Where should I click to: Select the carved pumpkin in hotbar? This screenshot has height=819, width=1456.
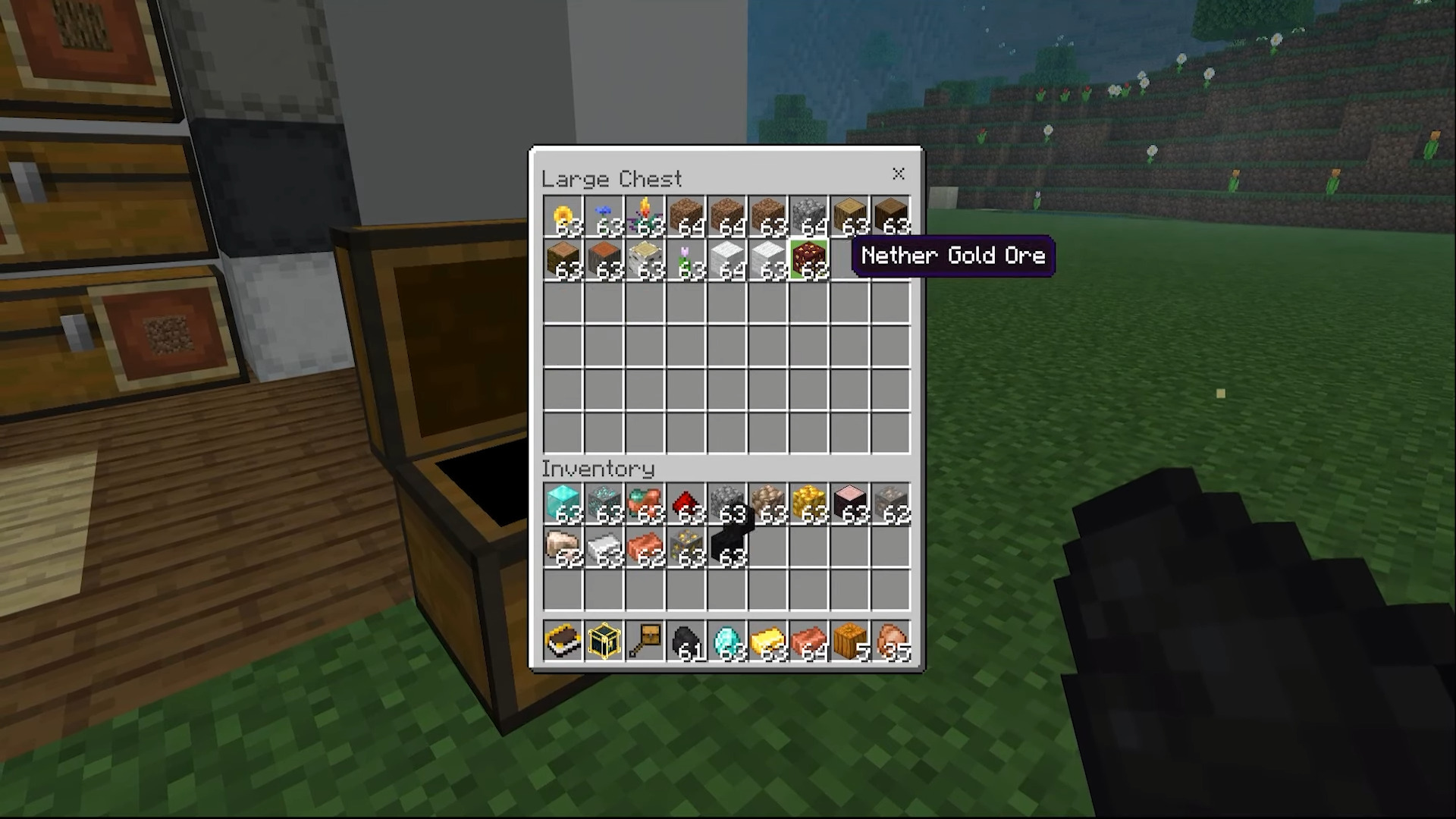coord(849,642)
